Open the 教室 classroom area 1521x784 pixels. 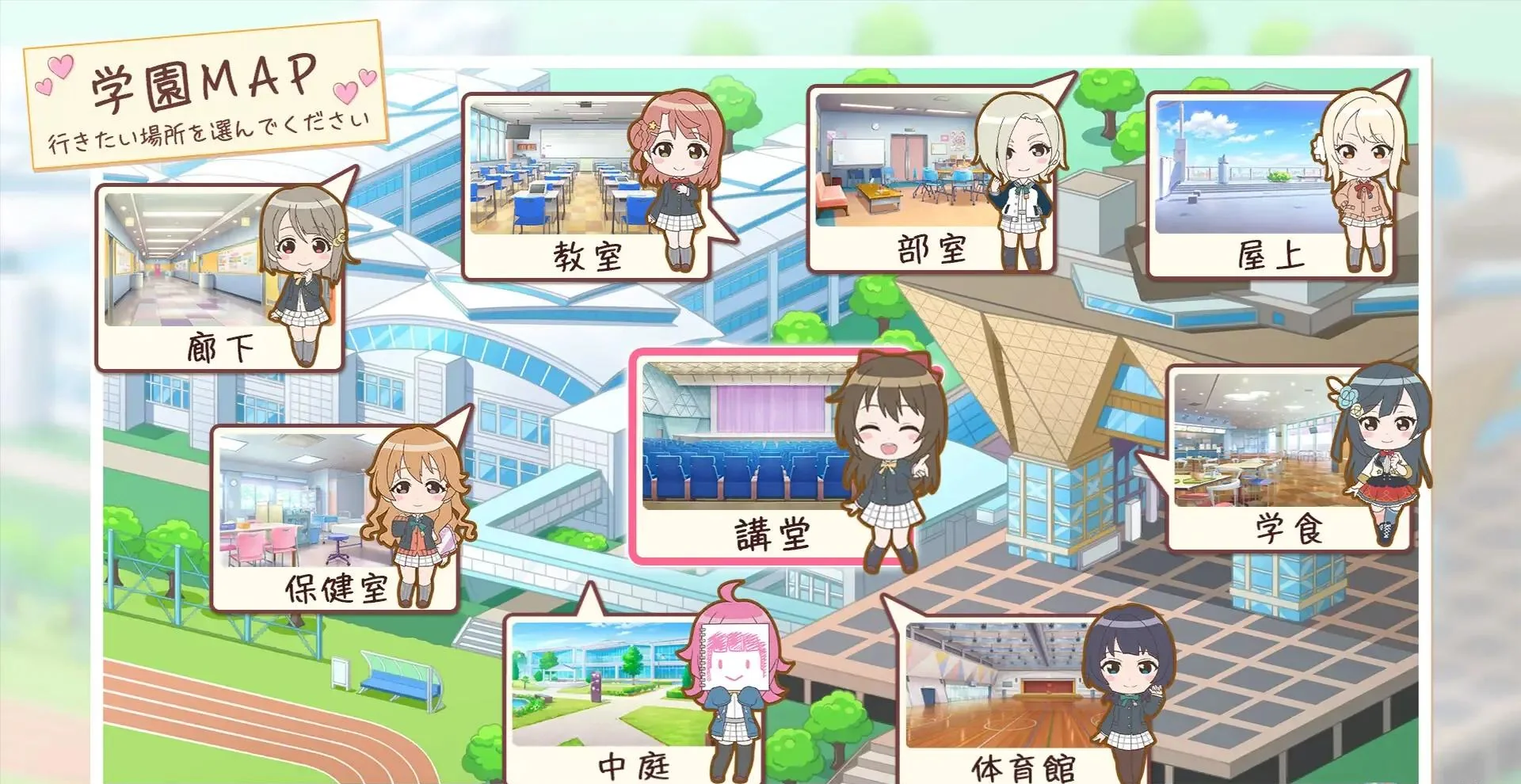590,257
